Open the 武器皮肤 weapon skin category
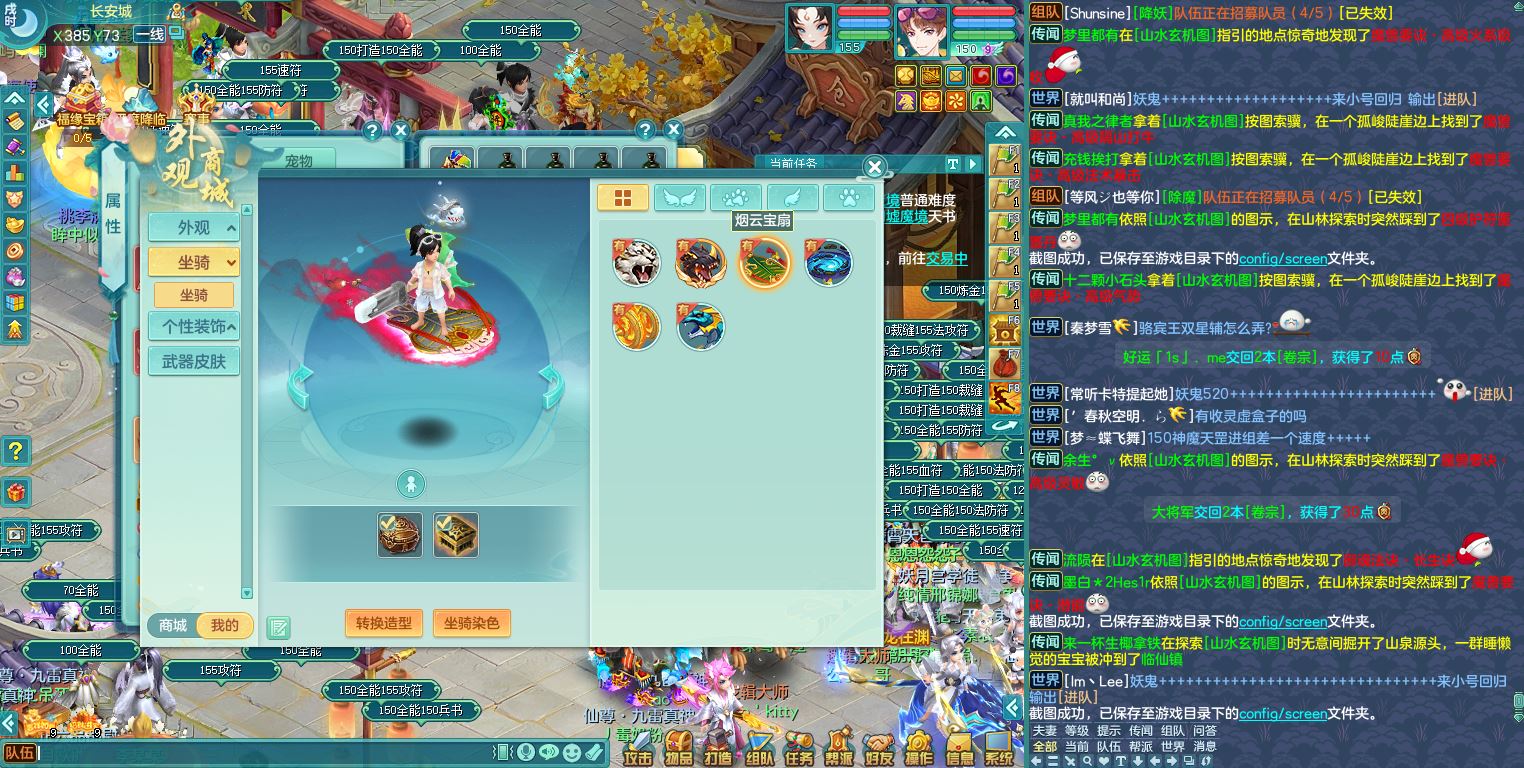 click(x=194, y=361)
